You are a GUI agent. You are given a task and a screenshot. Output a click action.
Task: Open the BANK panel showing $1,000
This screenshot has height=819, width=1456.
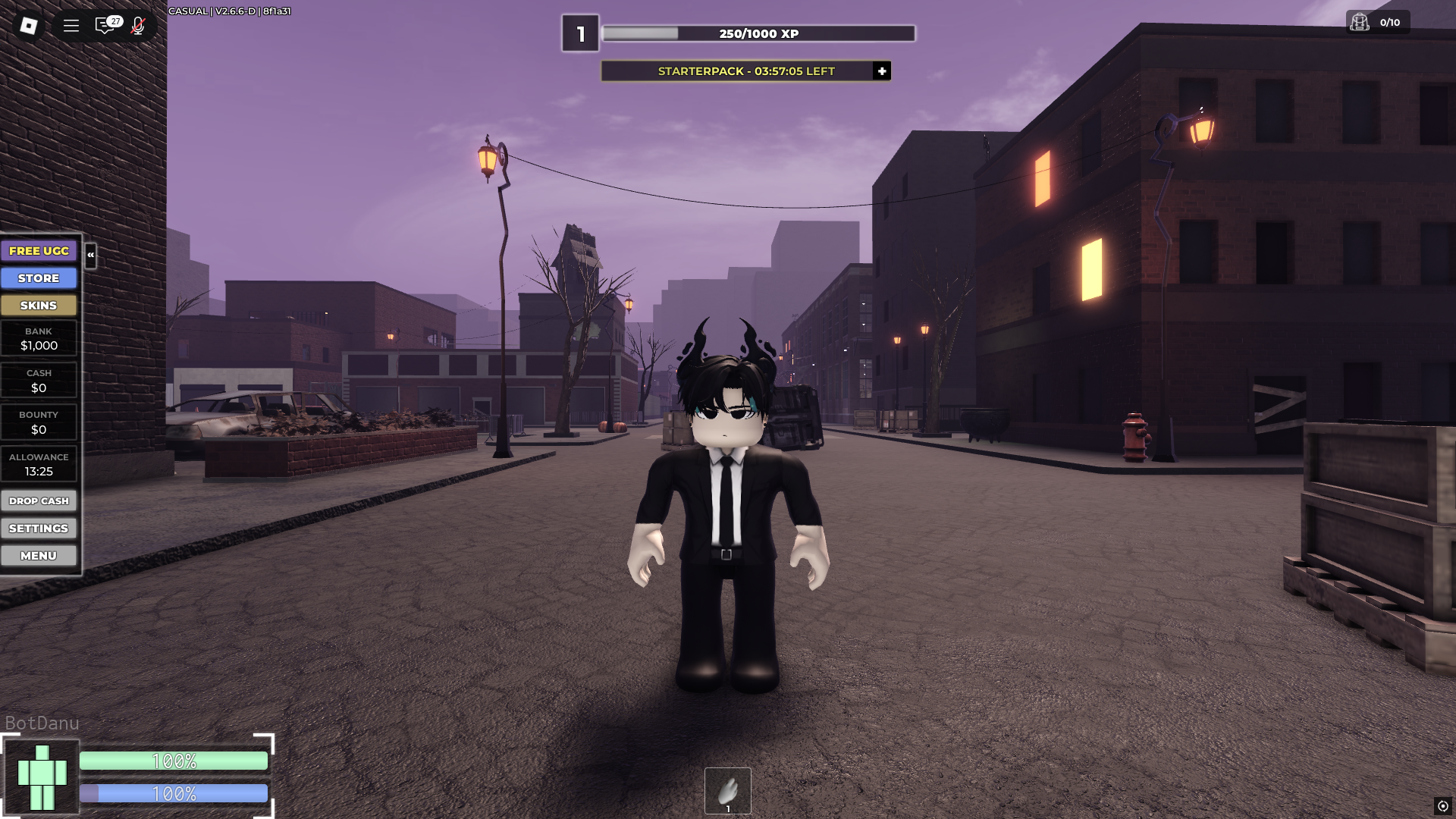39,338
